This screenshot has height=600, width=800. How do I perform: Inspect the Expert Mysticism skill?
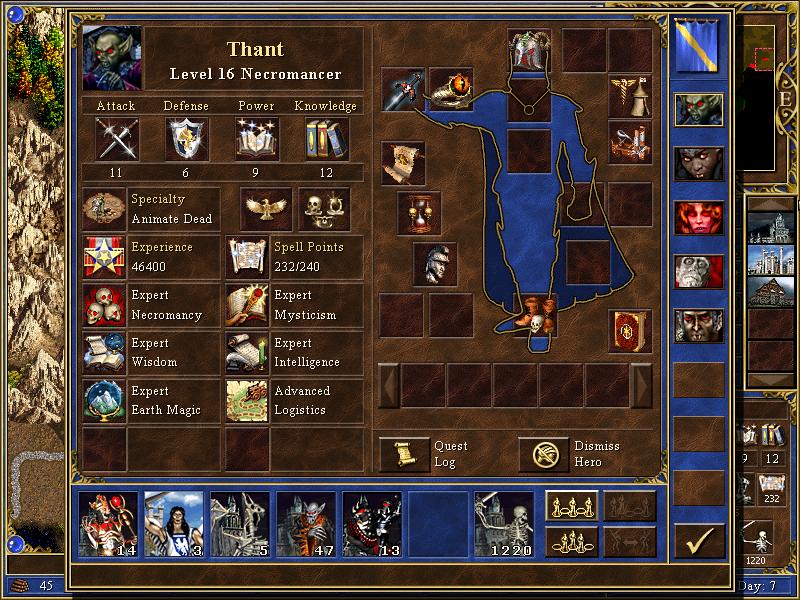(x=247, y=306)
